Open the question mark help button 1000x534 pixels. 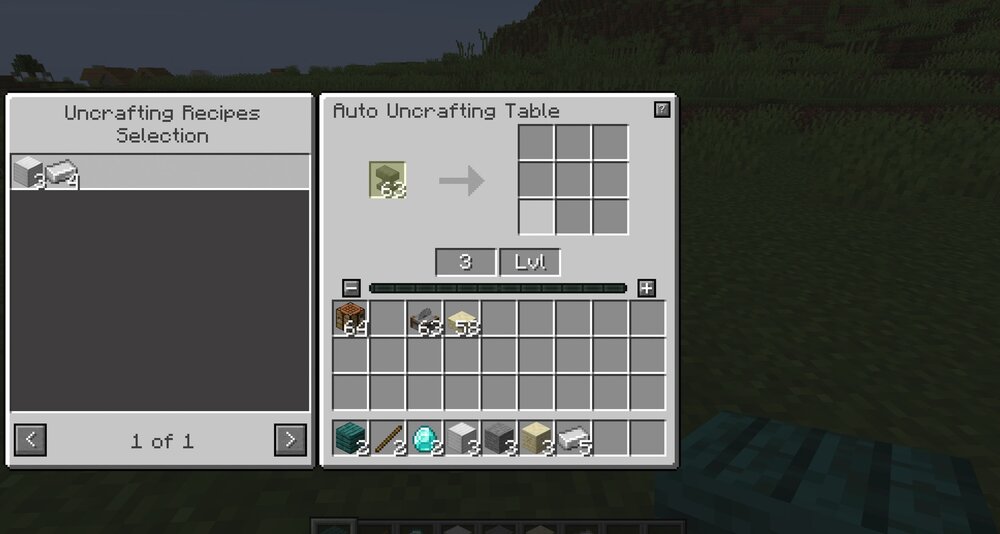click(661, 110)
